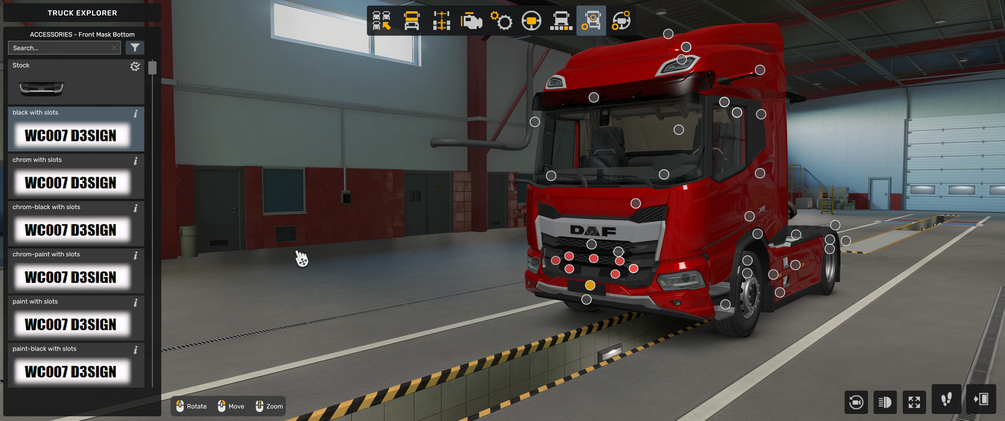Reset the camera view
Screen dimensions: 1005x421
[856, 401]
